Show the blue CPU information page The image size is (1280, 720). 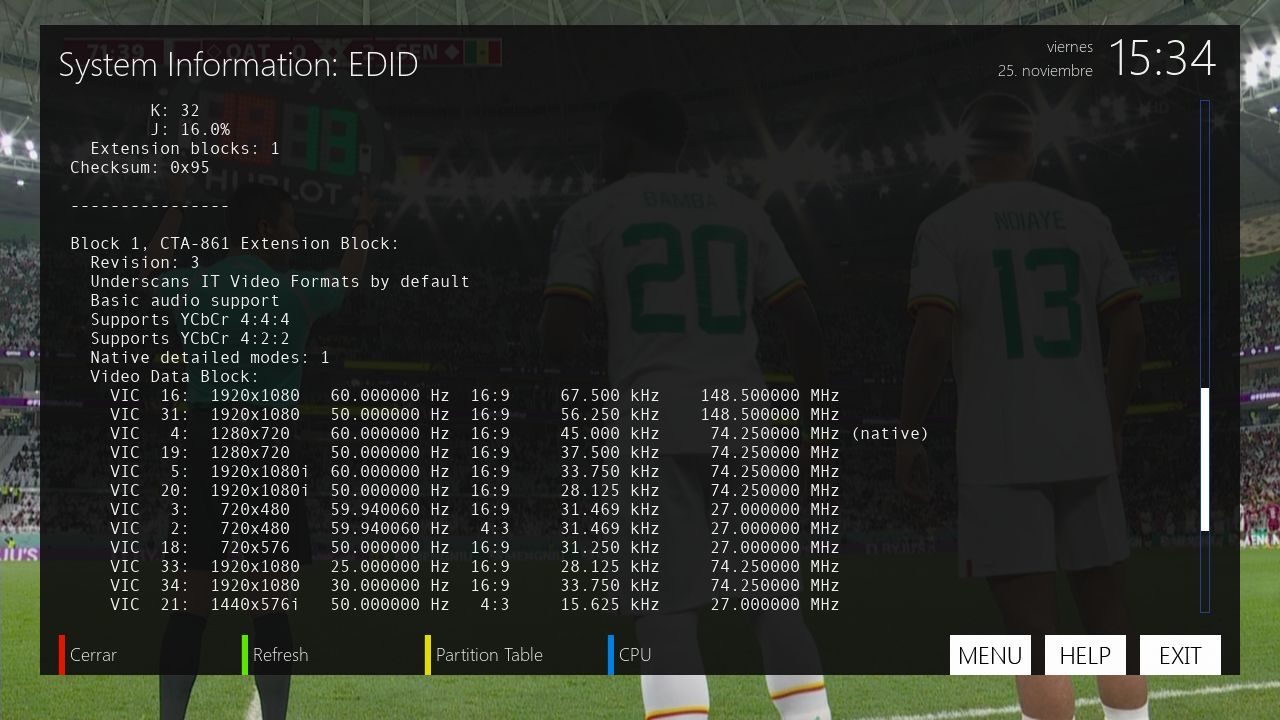[634, 655]
